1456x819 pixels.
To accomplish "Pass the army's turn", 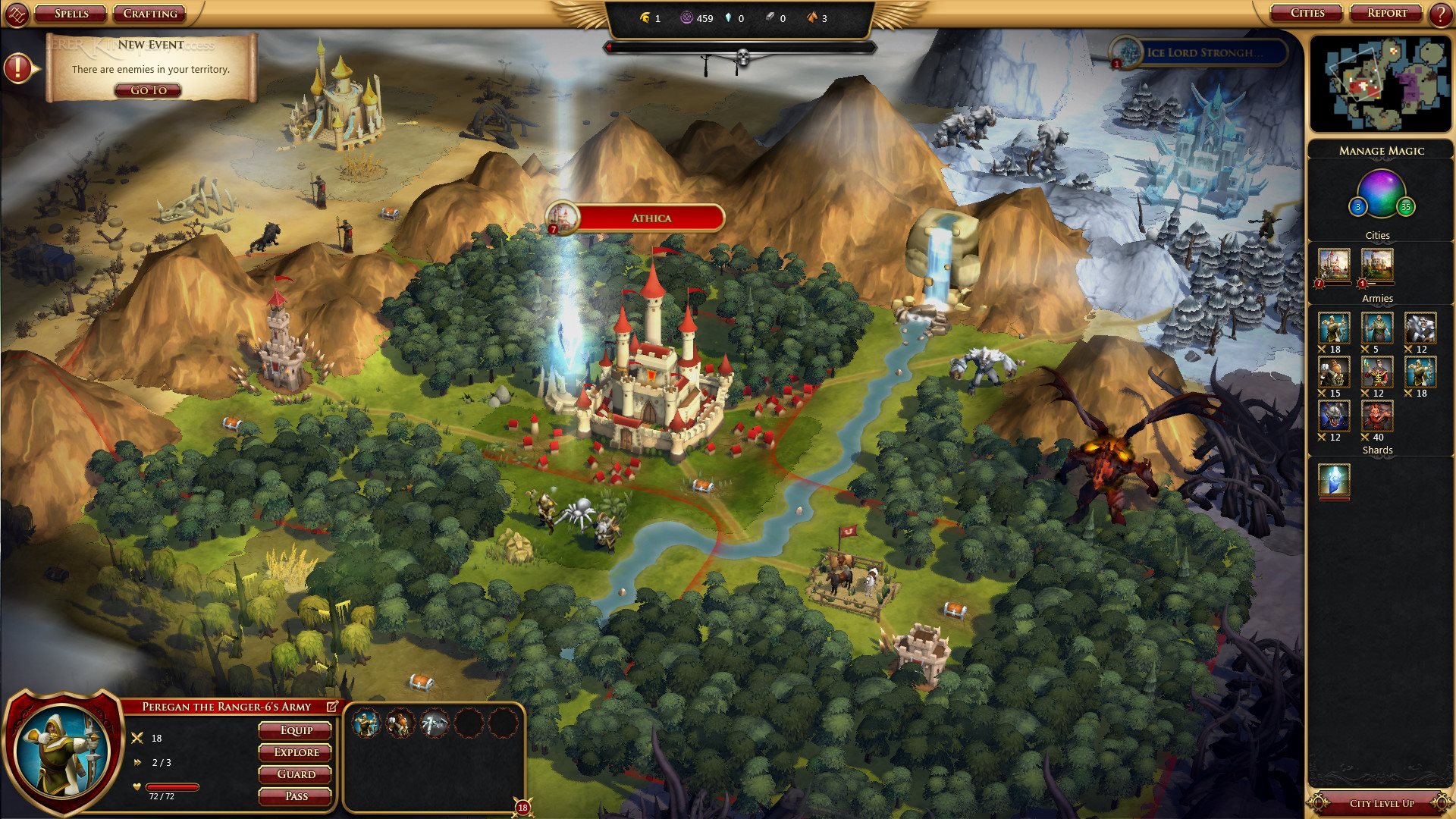I will pos(296,796).
